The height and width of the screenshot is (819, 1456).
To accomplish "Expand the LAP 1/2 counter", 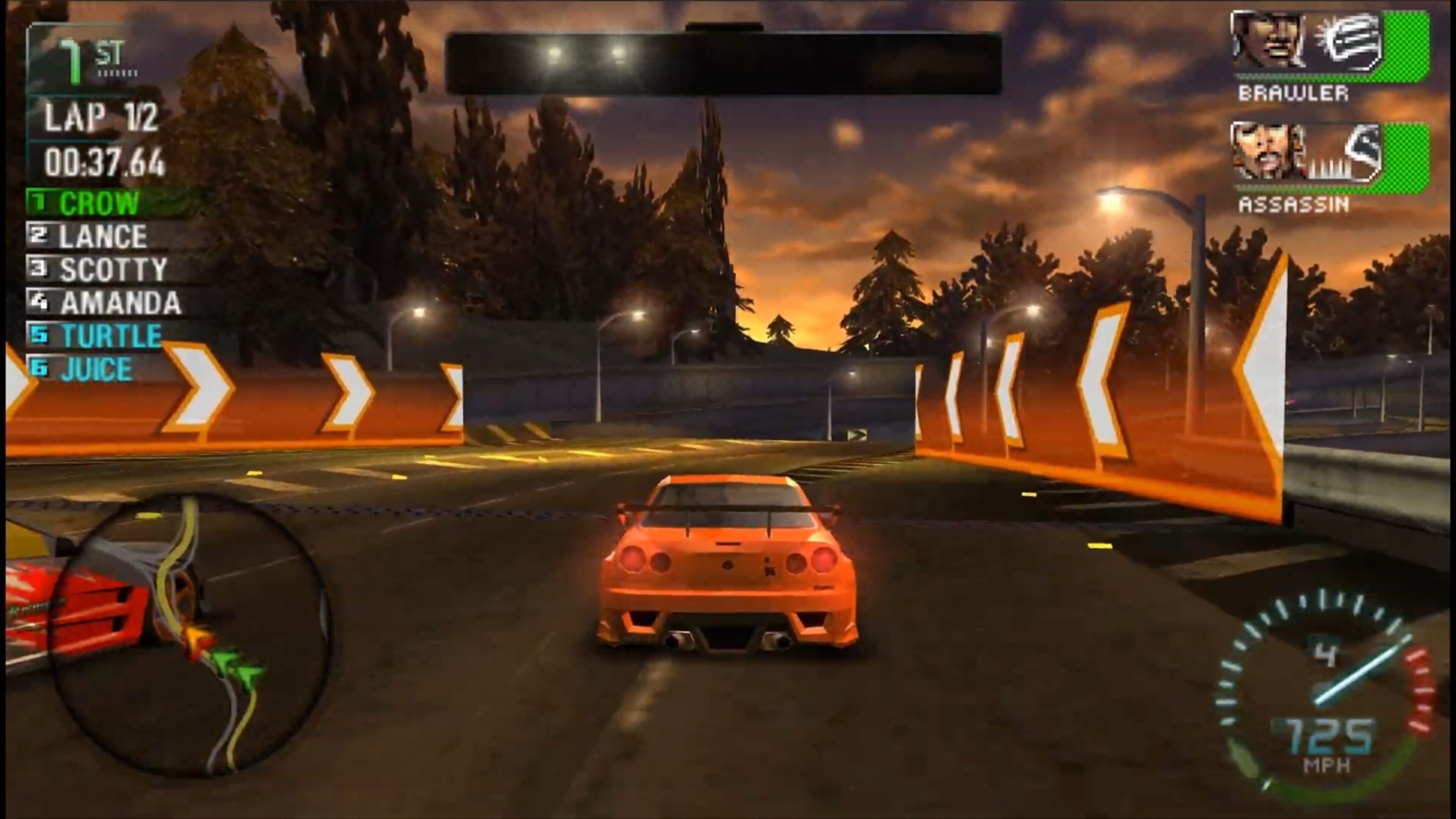I will [x=102, y=118].
